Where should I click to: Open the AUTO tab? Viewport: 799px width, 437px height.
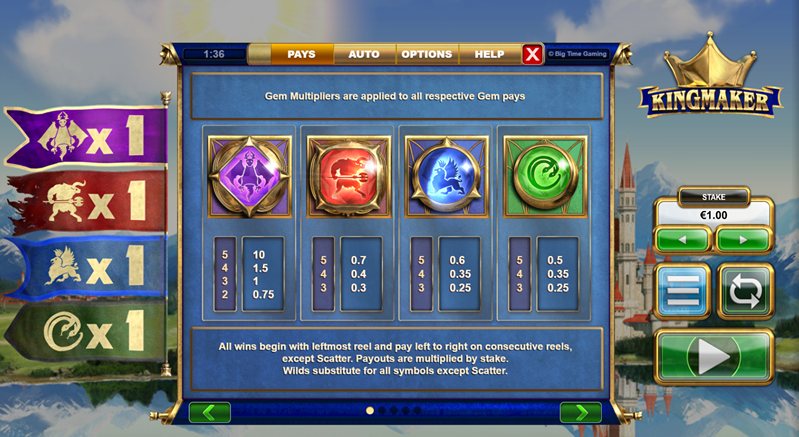(x=363, y=54)
